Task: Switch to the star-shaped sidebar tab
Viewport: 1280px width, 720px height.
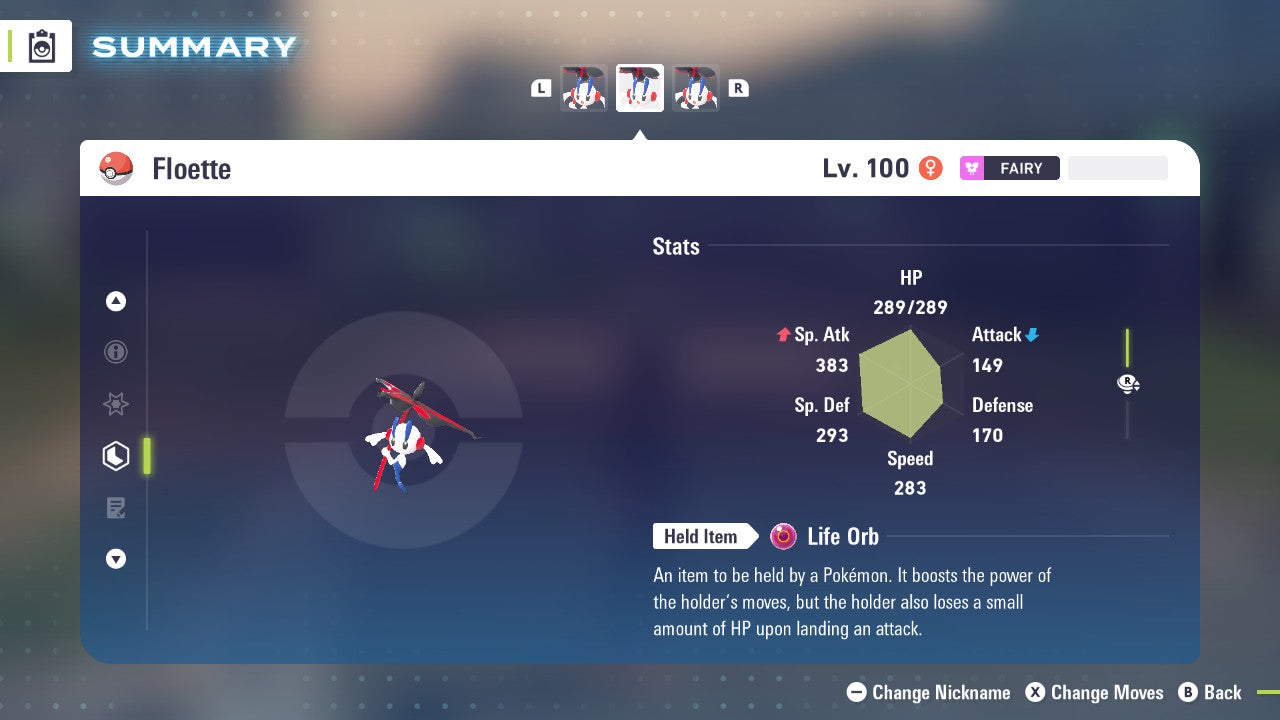Action: pyautogui.click(x=116, y=404)
